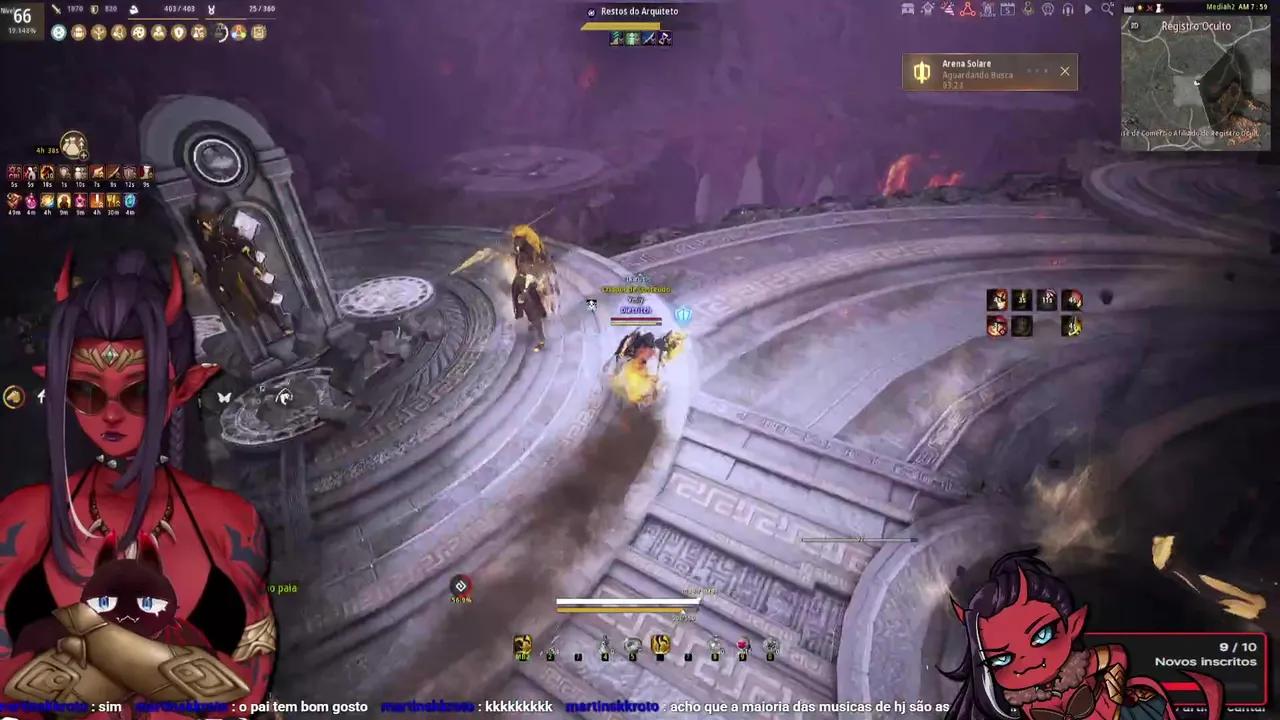Image resolution: width=1280 pixels, height=720 pixels.
Task: Select the dark spirit icon on left edge
Action: [13, 397]
